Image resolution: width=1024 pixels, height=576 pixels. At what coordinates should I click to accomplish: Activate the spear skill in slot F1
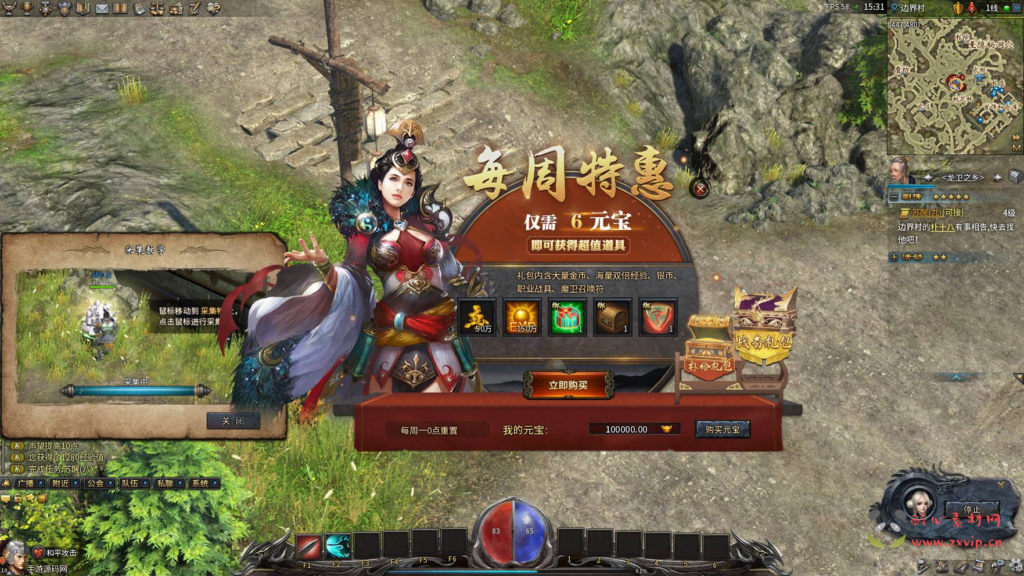308,546
